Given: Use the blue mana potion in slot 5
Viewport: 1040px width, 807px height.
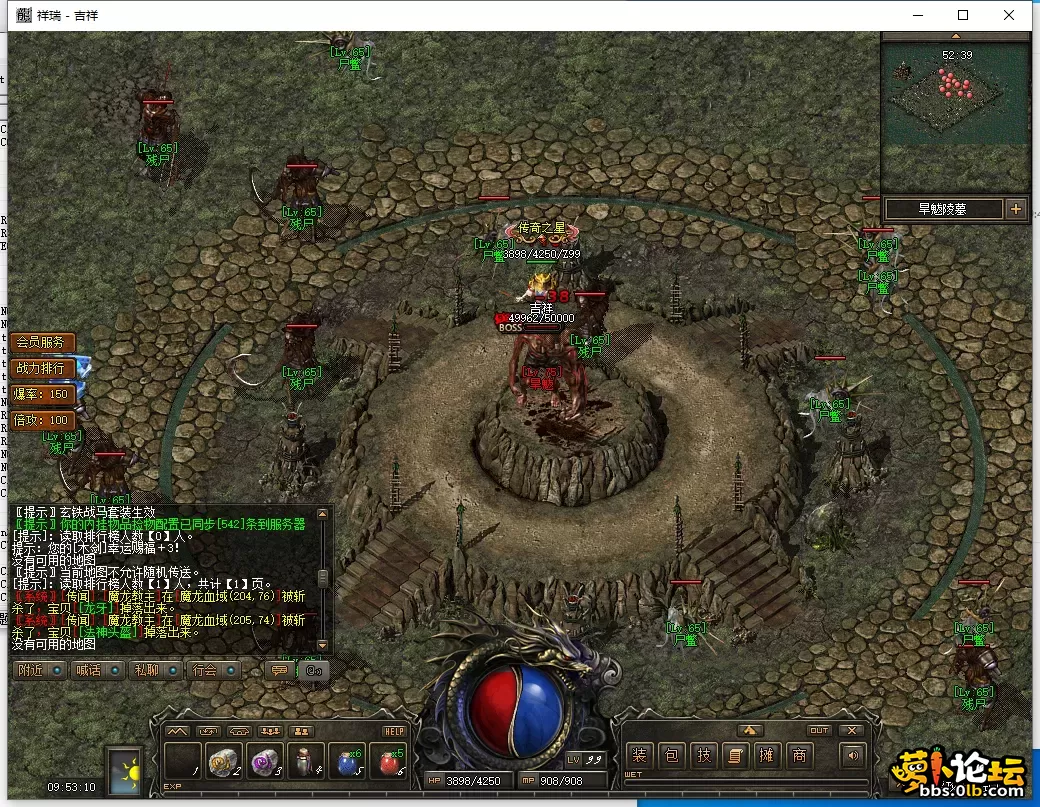Looking at the screenshot, I should [348, 762].
